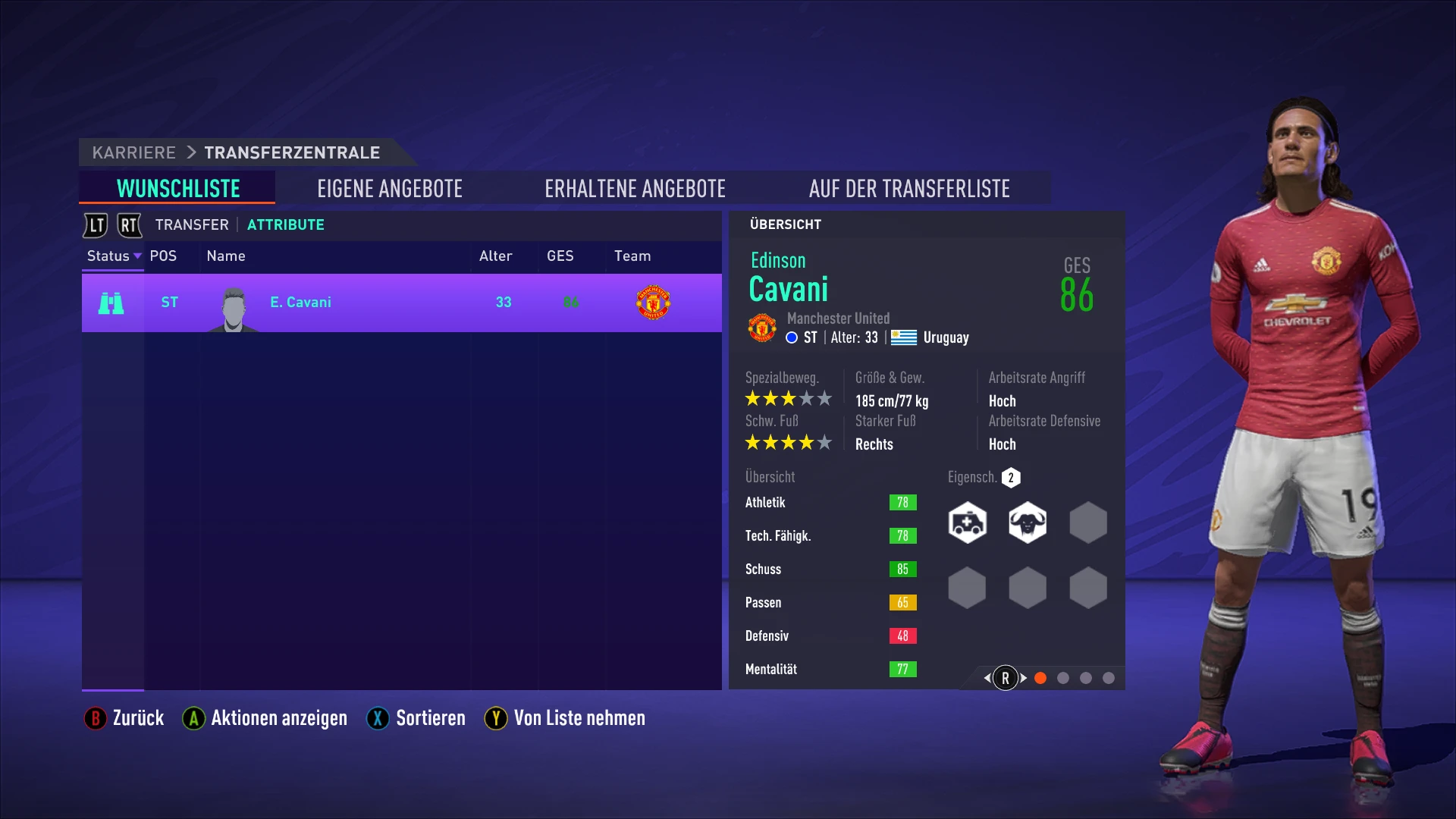
Task: Select the second page indicator dot
Action: click(x=1063, y=679)
